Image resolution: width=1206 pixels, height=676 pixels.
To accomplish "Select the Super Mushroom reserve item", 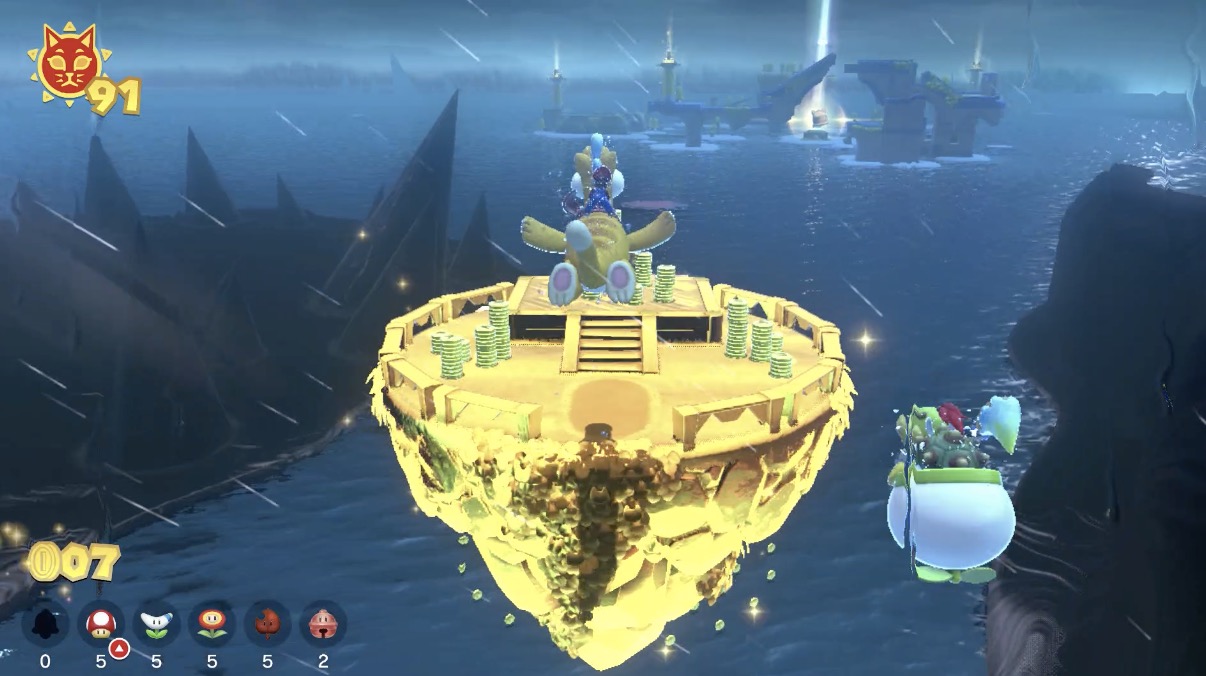I will click(100, 624).
